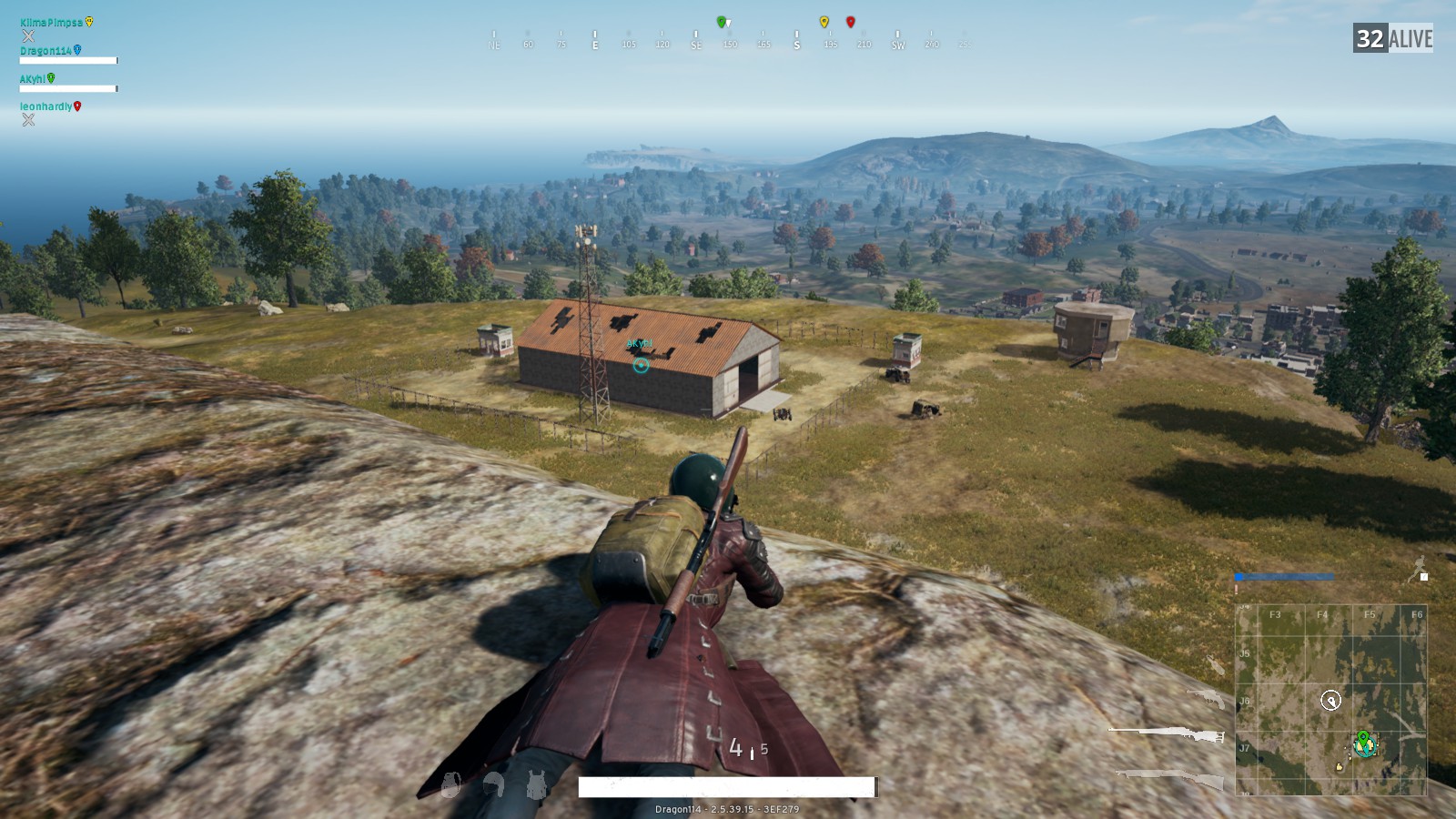
Task: Choose the revolver pistol weapon slot
Action: (x=1208, y=699)
